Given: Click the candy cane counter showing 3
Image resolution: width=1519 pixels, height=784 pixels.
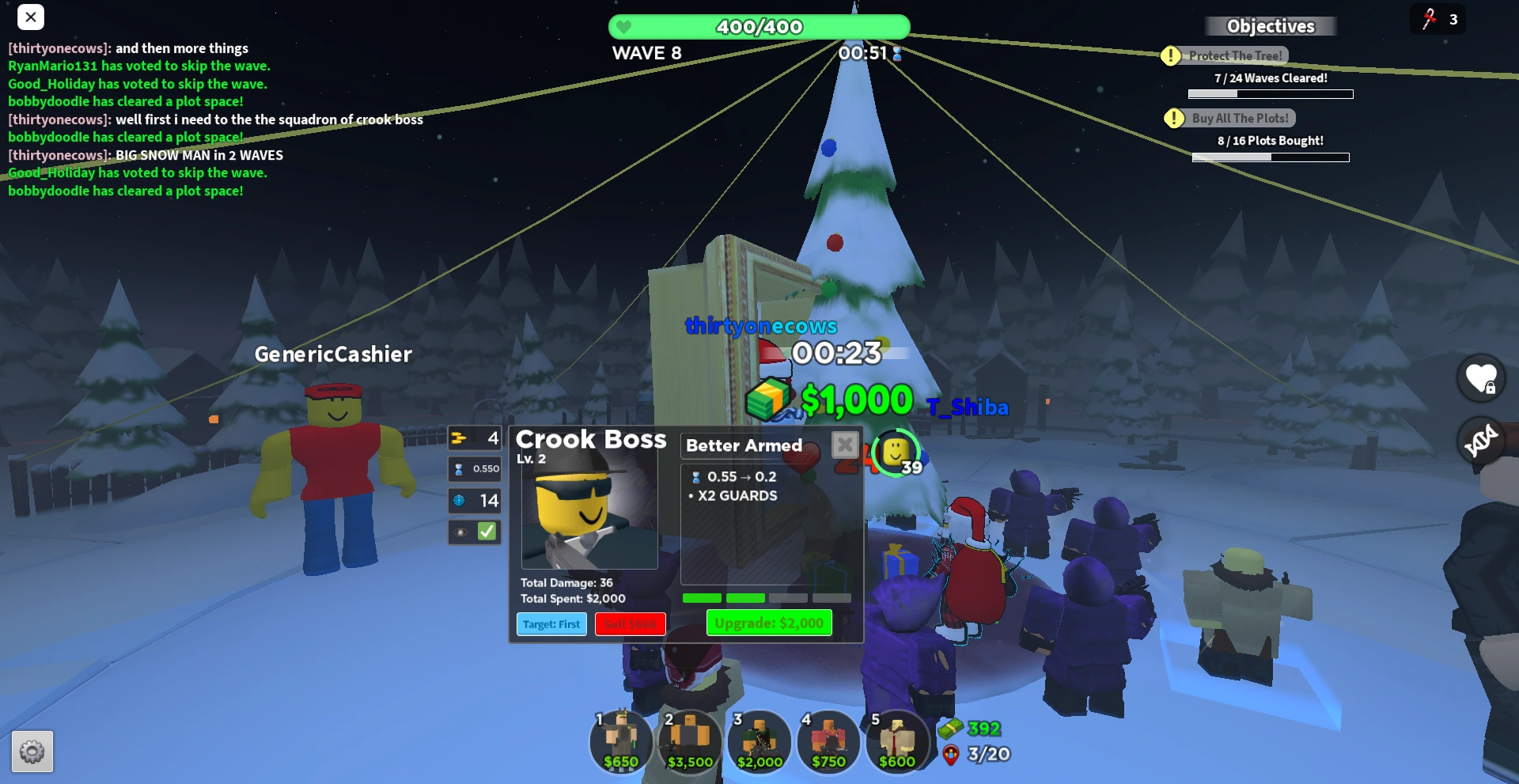Looking at the screenshot, I should 1438,19.
